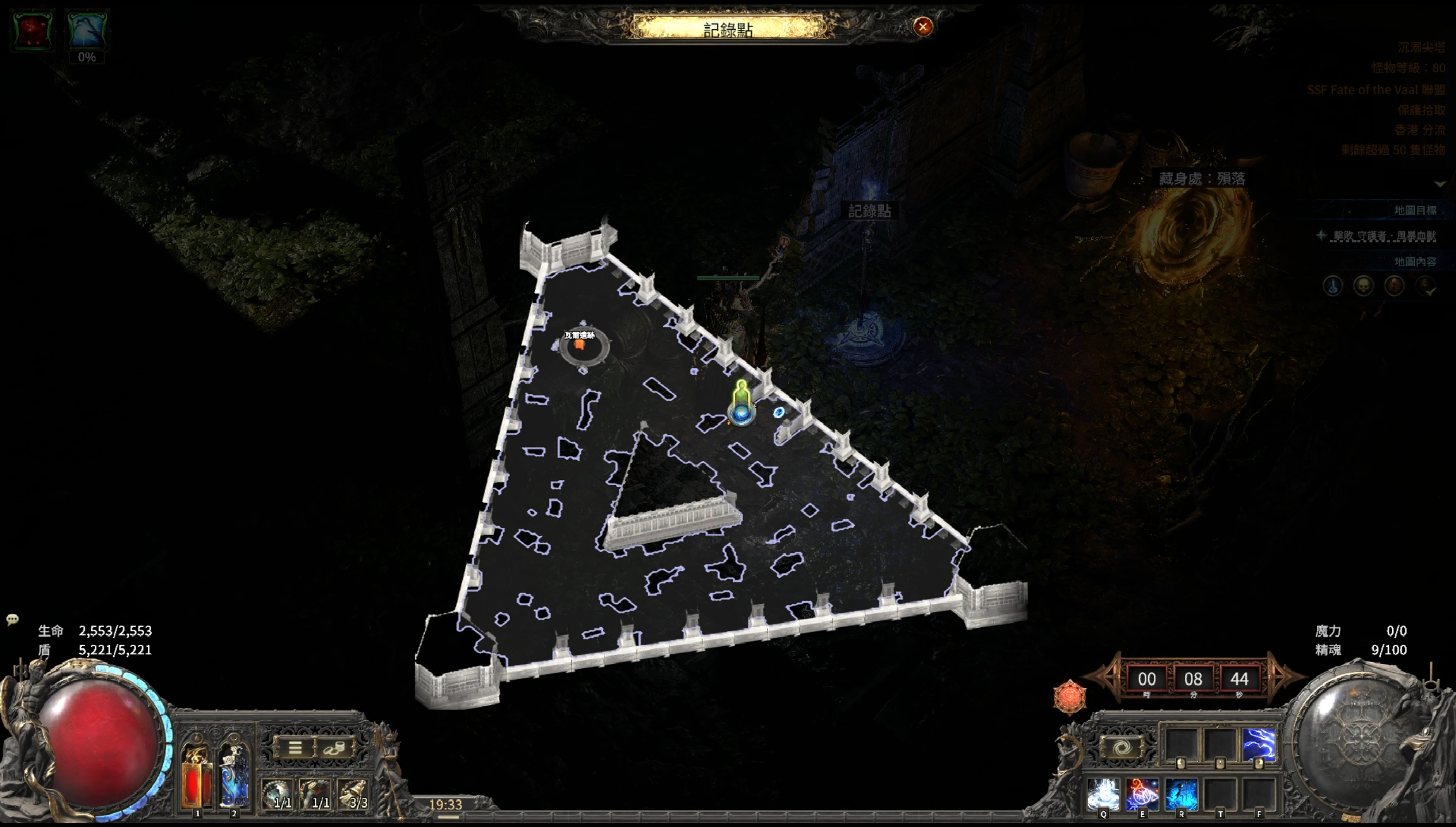Click the blue waypoint marker on the map

point(742,414)
